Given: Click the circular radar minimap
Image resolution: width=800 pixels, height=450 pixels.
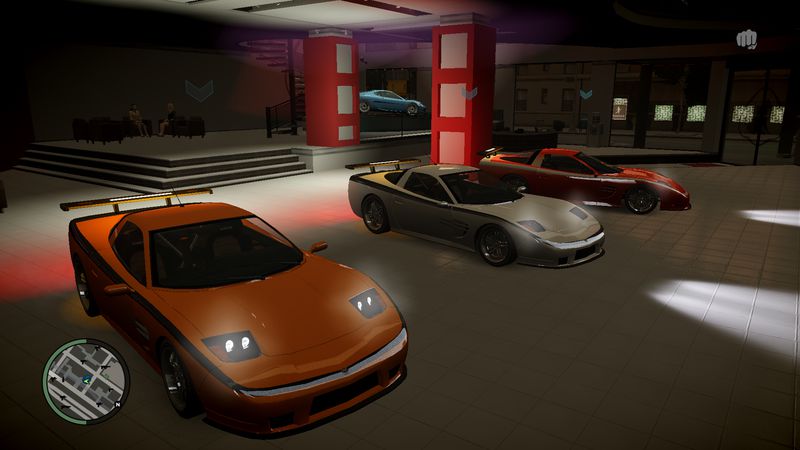Looking at the screenshot, I should click(86, 380).
